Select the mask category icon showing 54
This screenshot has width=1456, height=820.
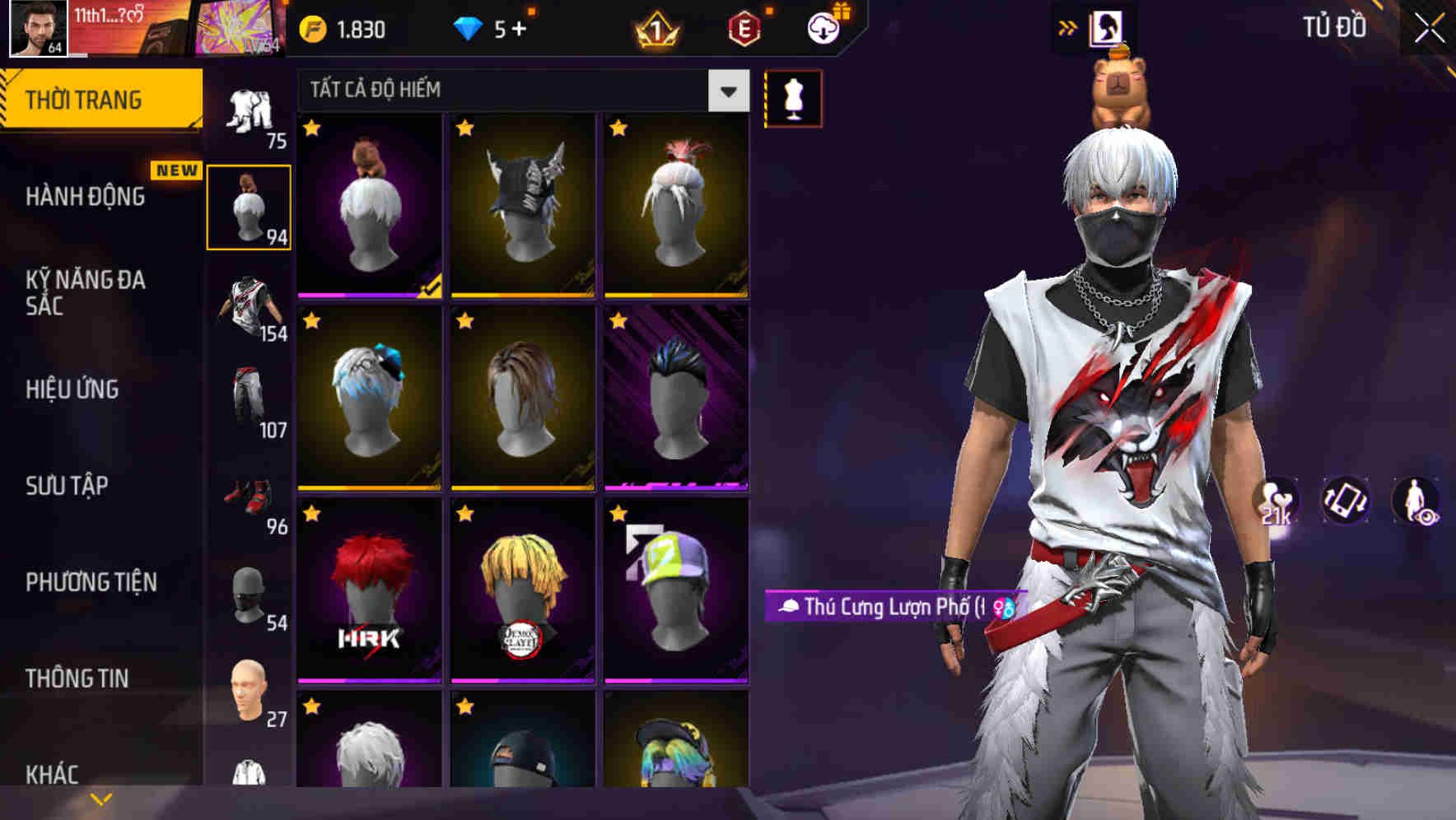click(249, 593)
